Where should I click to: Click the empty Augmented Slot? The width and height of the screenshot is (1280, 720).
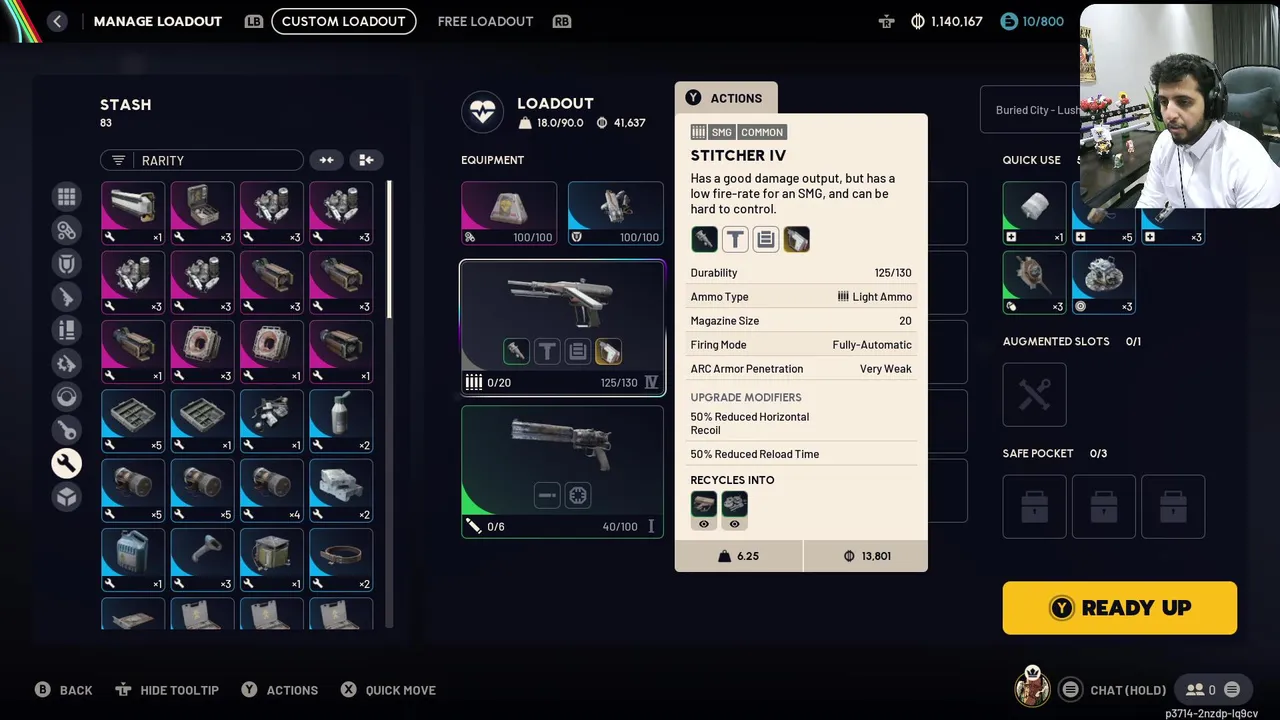(x=1034, y=394)
